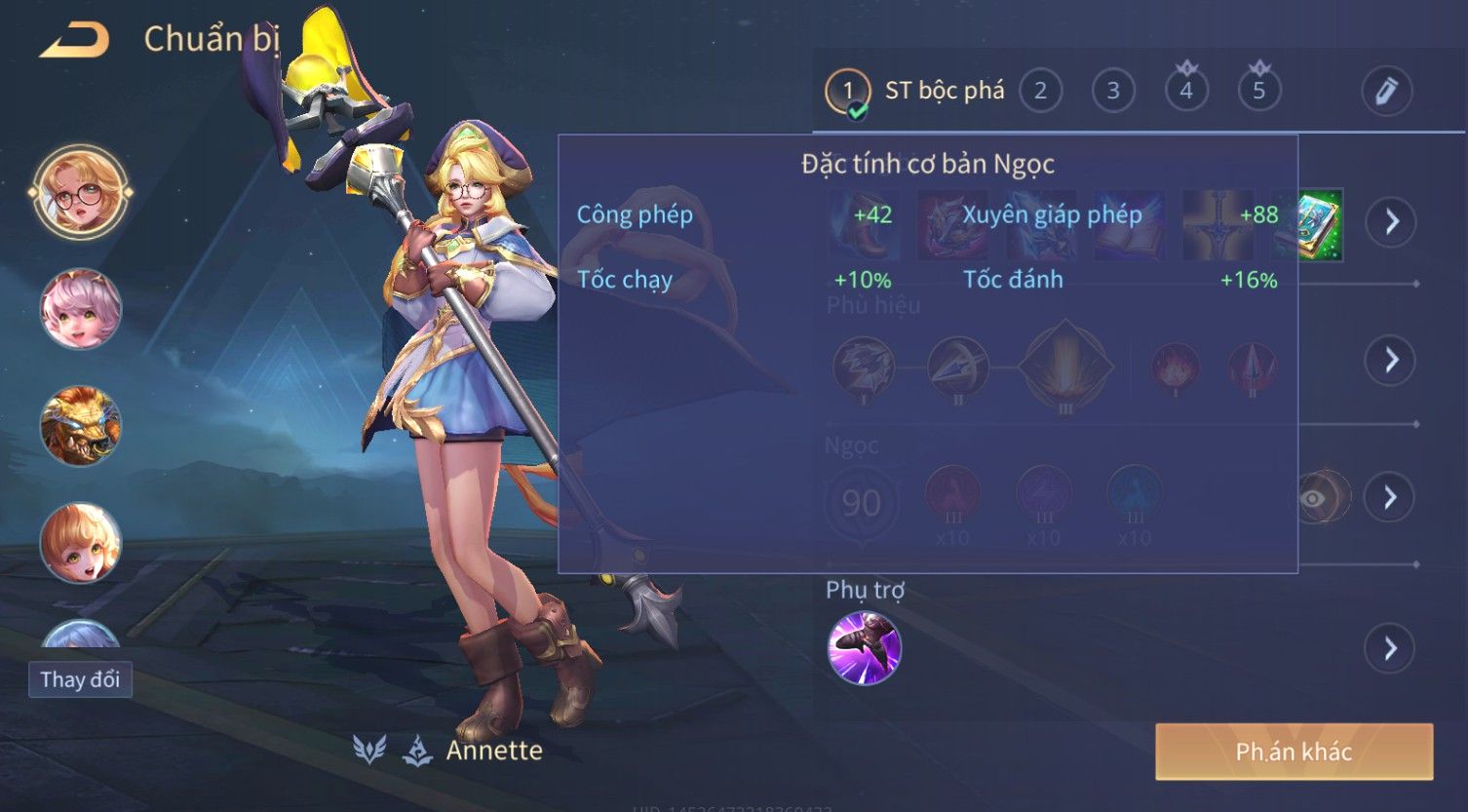Viewport: 1468px width, 812px height.
Task: Edit the preset name with pencil icon
Action: pyautogui.click(x=1386, y=91)
